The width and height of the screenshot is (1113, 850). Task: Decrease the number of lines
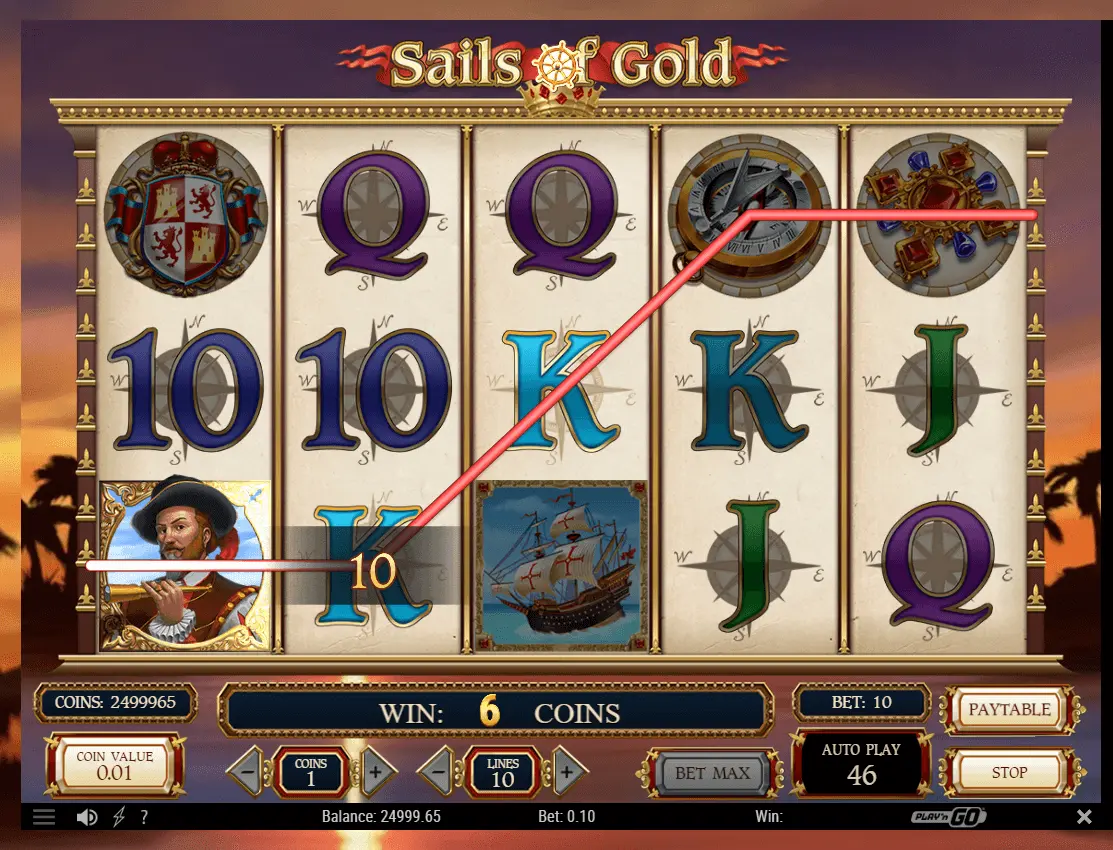point(437,772)
